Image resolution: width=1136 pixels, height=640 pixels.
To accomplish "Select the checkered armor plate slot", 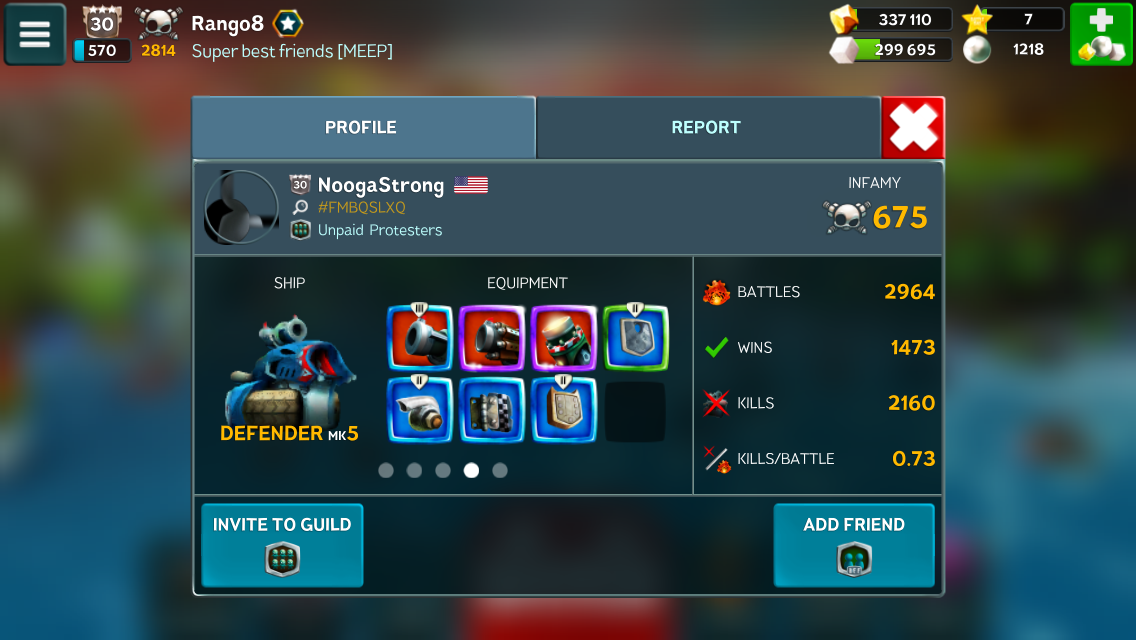I will click(x=492, y=410).
